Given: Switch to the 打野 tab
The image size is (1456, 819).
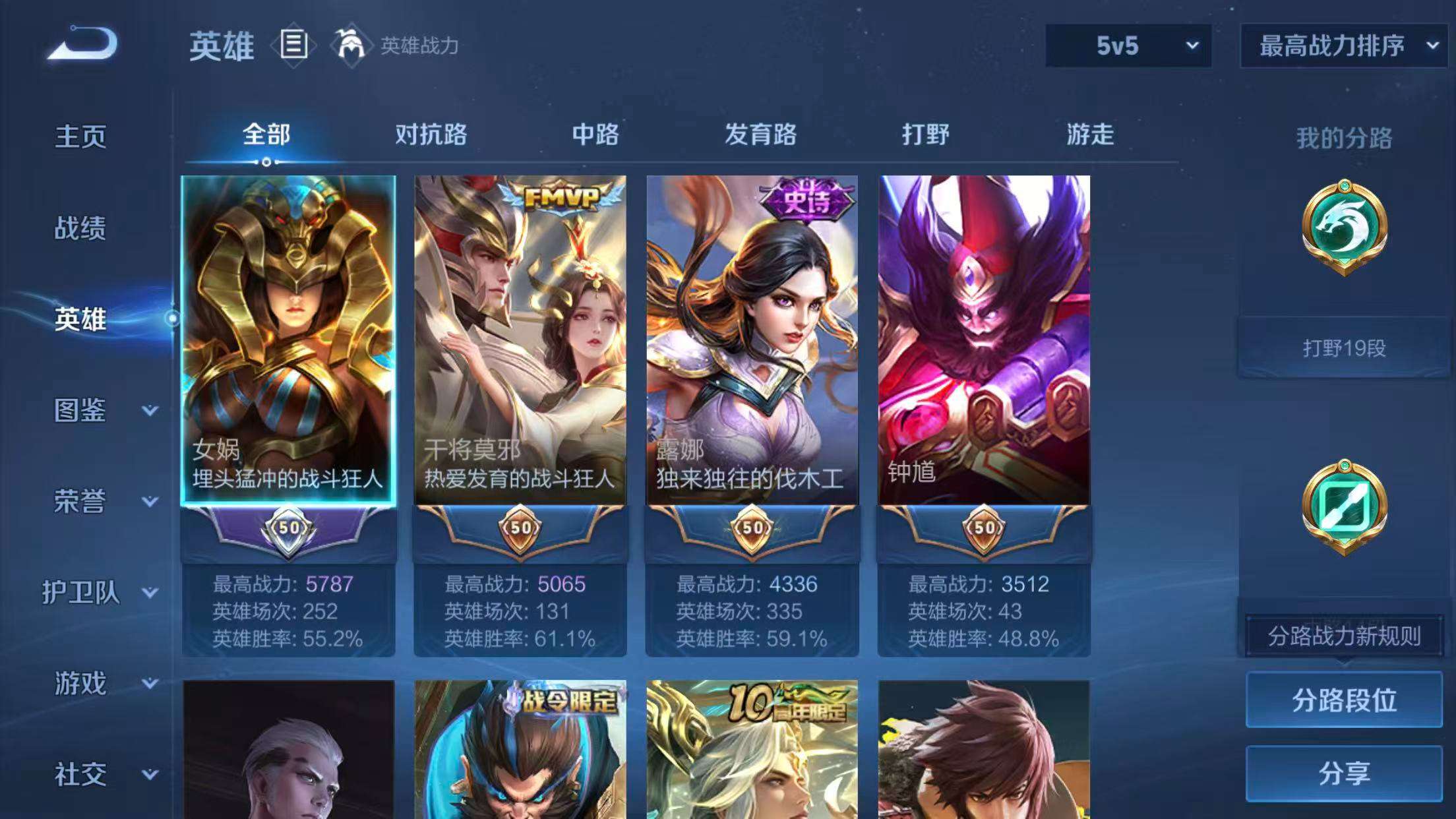Looking at the screenshot, I should coord(925,135).
